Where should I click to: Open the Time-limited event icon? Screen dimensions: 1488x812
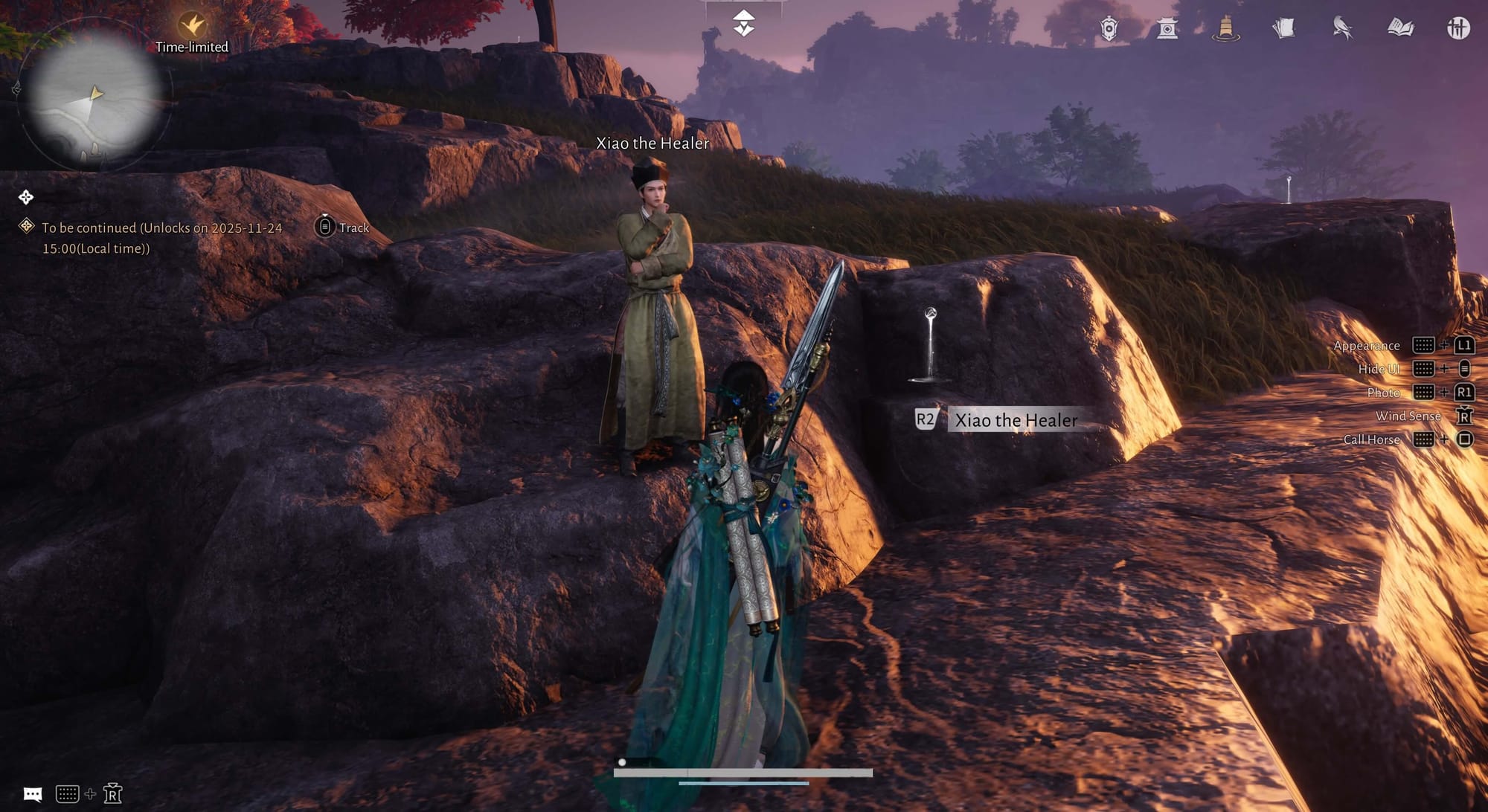tap(192, 27)
